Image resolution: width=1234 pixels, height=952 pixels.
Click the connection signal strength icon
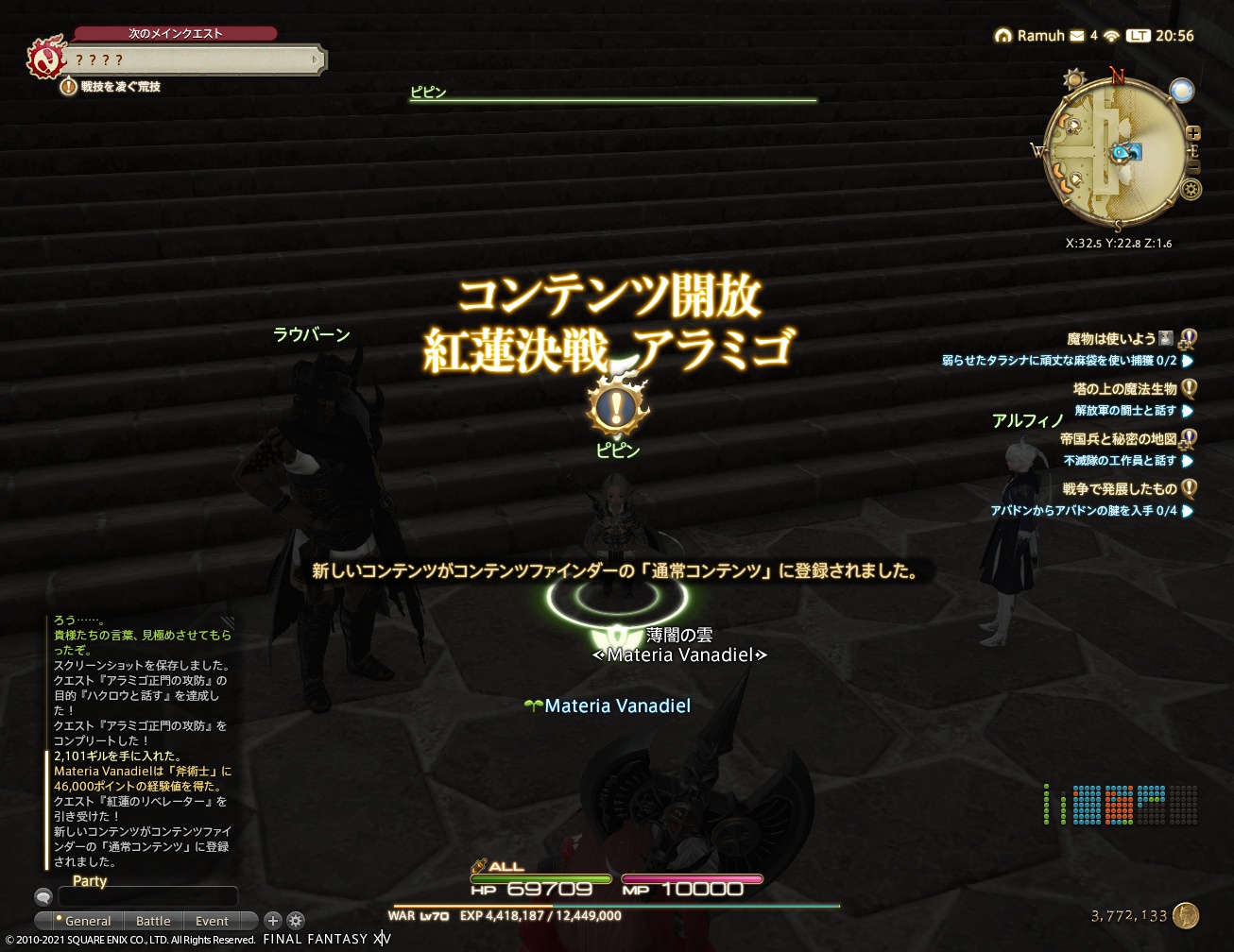point(1111,36)
